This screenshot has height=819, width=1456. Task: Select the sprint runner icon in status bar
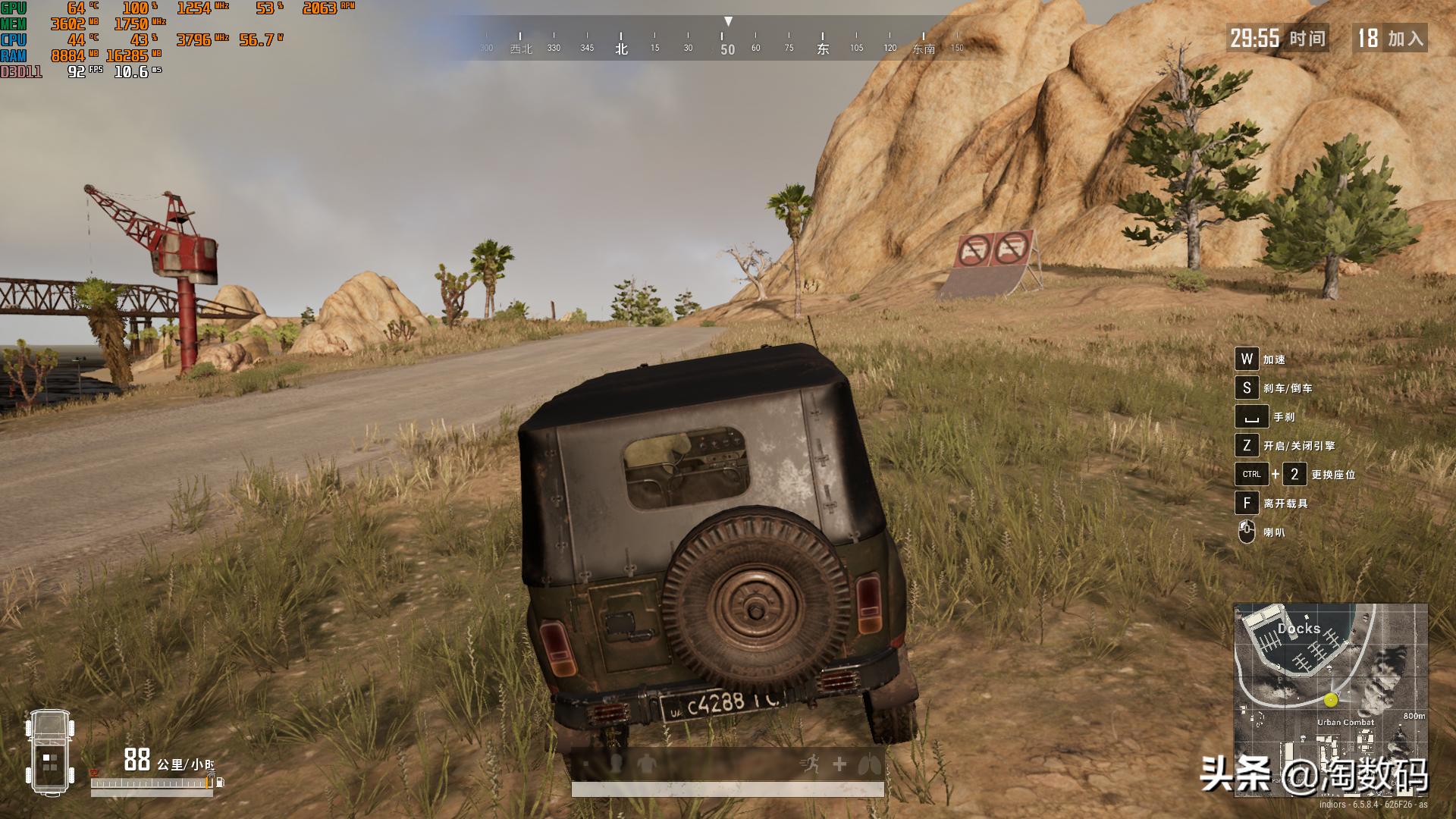click(x=811, y=763)
